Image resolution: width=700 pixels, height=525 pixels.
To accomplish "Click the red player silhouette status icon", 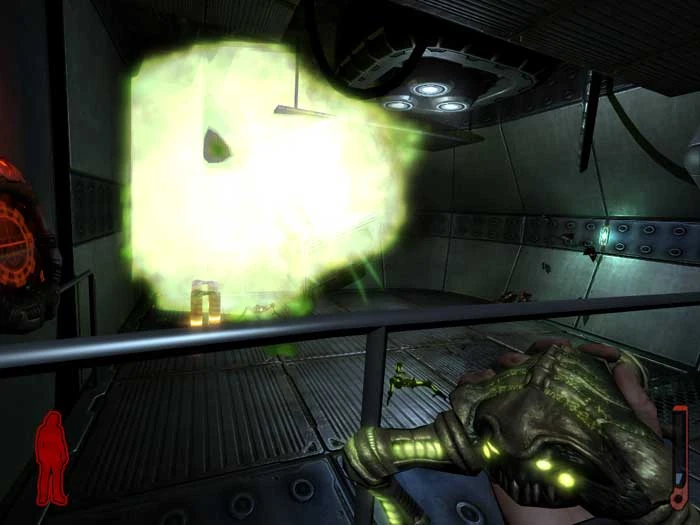I will click(52, 458).
